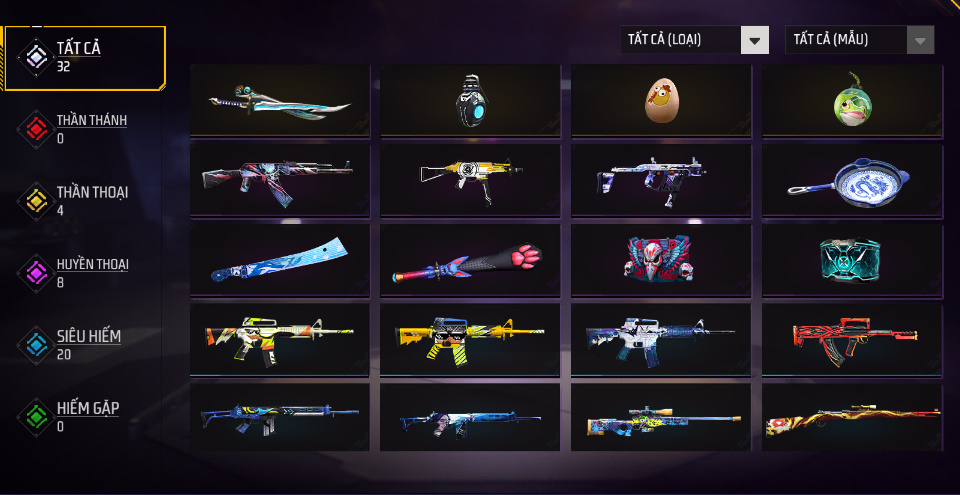The width and height of the screenshot is (960, 495).
Task: Choose the egg with chick face item
Action: tap(661, 100)
